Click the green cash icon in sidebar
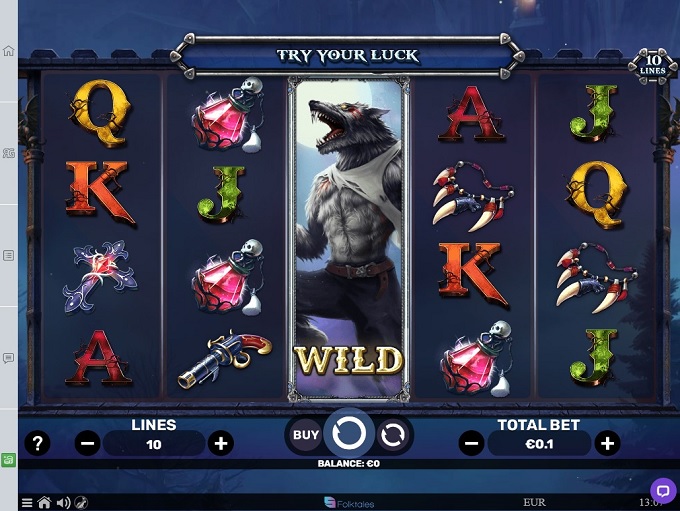Image resolution: width=680 pixels, height=511 pixels. [x=9, y=460]
